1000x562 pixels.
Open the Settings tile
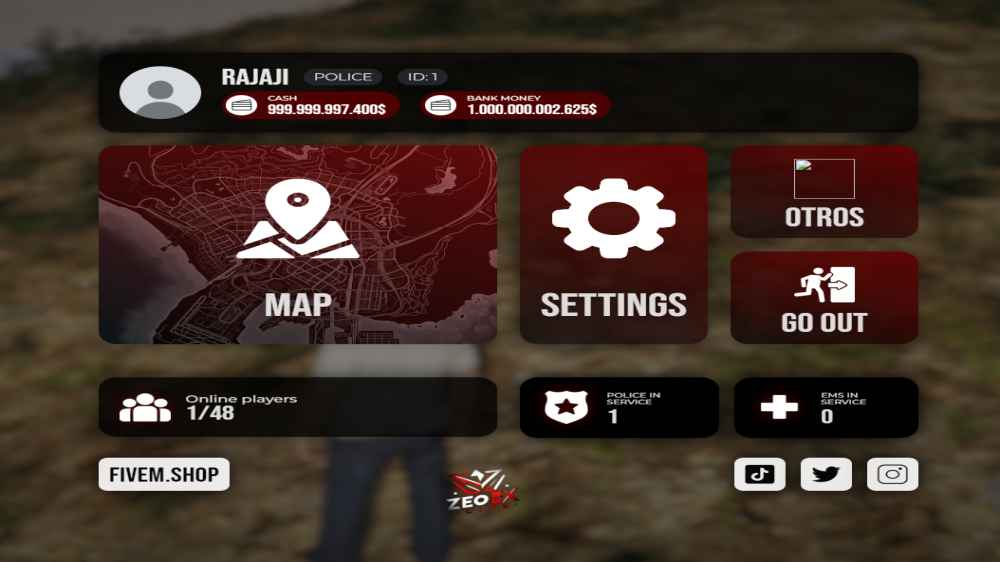[613, 245]
